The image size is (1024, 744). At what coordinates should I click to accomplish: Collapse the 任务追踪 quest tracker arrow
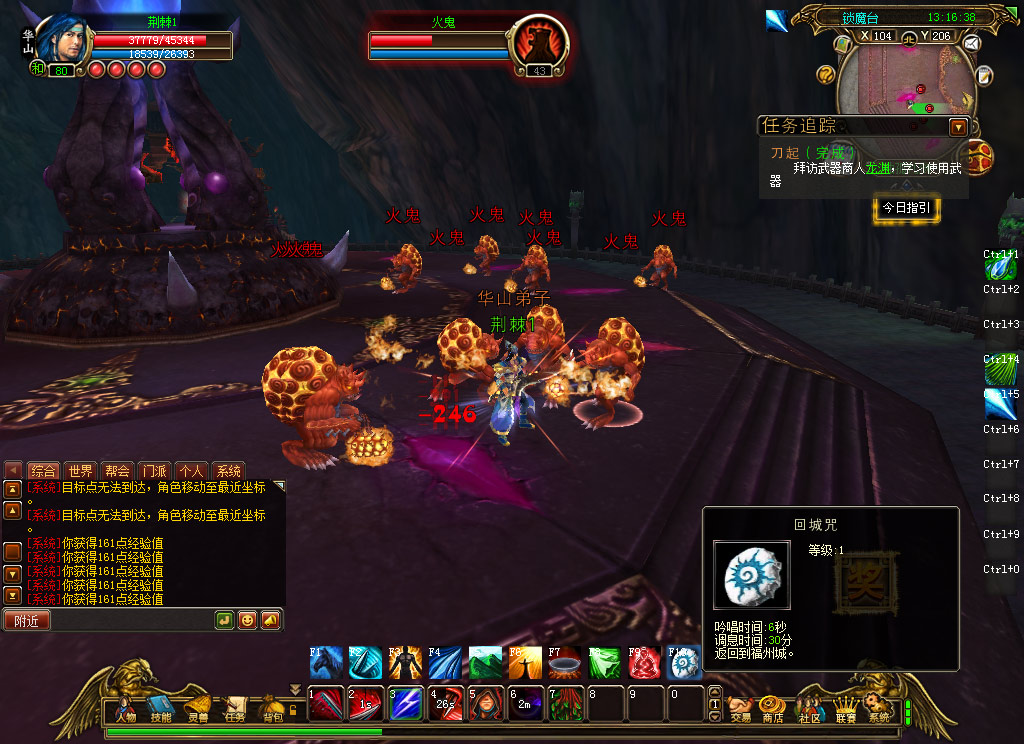pos(958,127)
